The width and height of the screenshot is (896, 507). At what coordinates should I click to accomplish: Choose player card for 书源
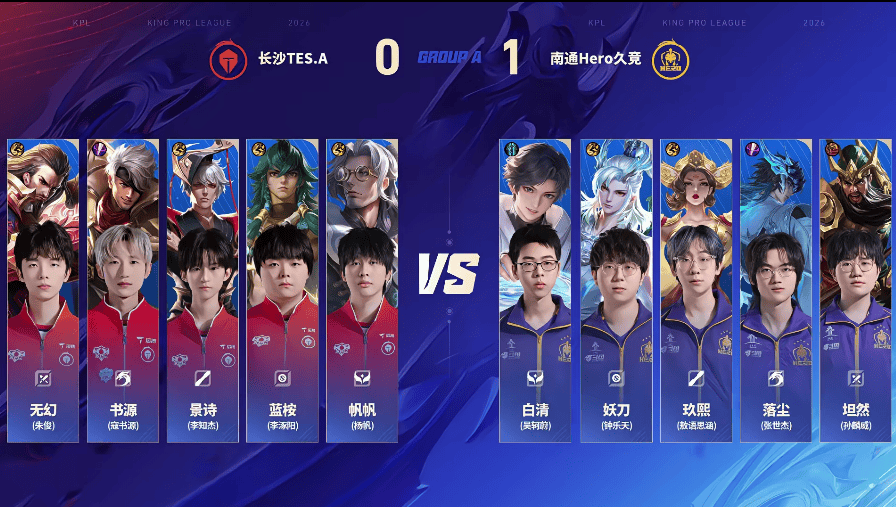(x=123, y=290)
